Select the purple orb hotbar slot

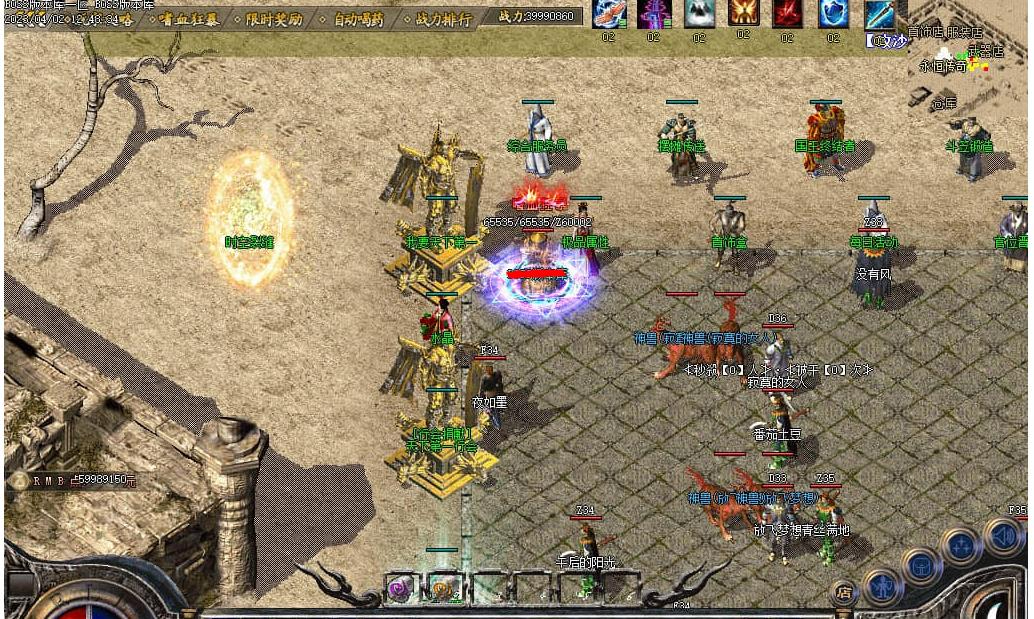click(403, 587)
